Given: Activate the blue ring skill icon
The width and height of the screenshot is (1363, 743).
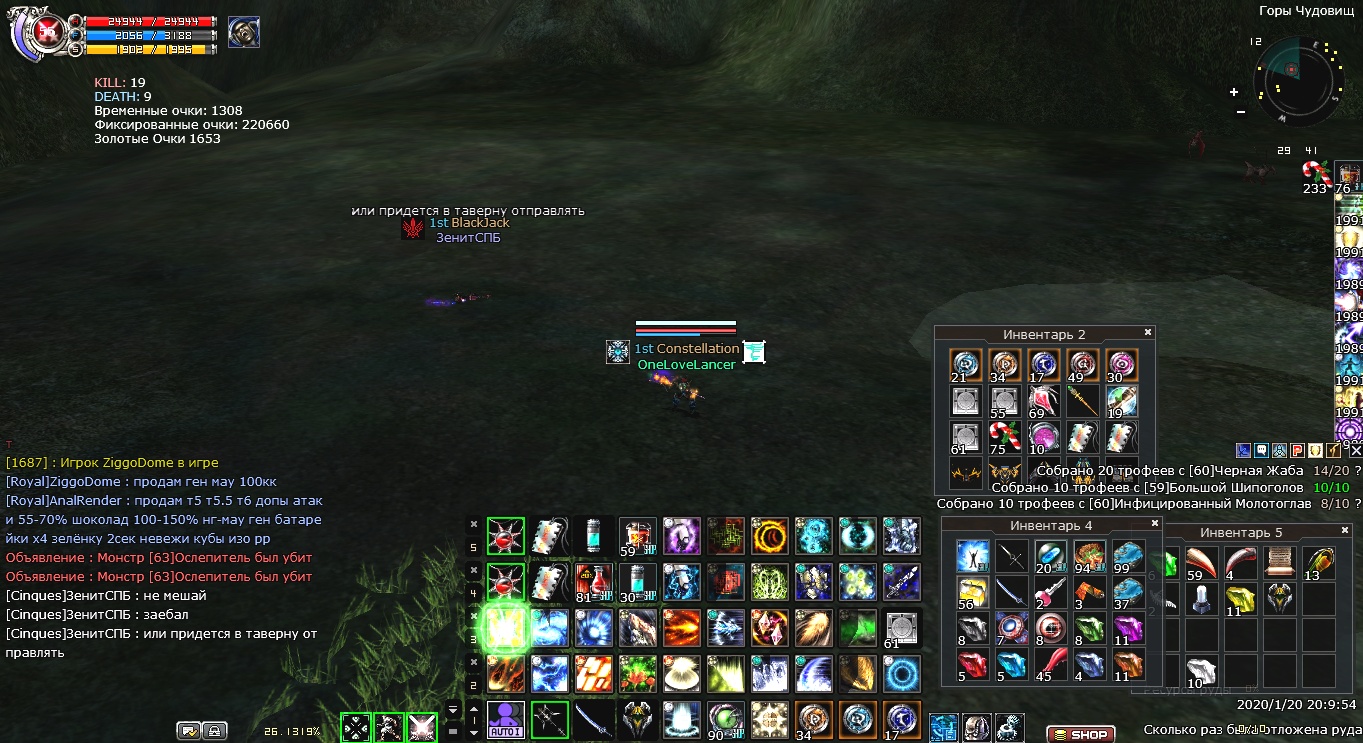Looking at the screenshot, I should click(900, 674).
